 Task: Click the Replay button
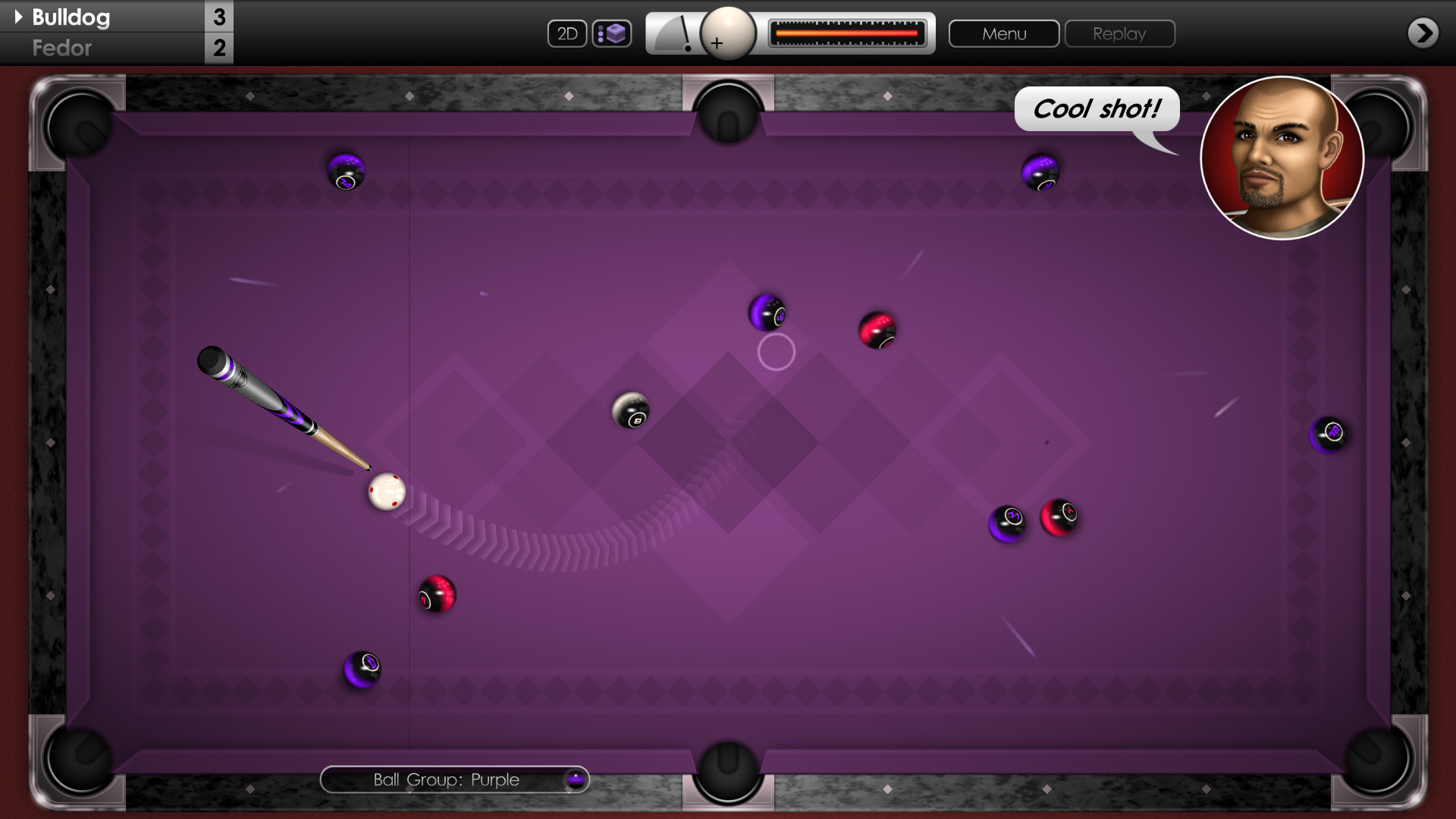[x=1119, y=33]
